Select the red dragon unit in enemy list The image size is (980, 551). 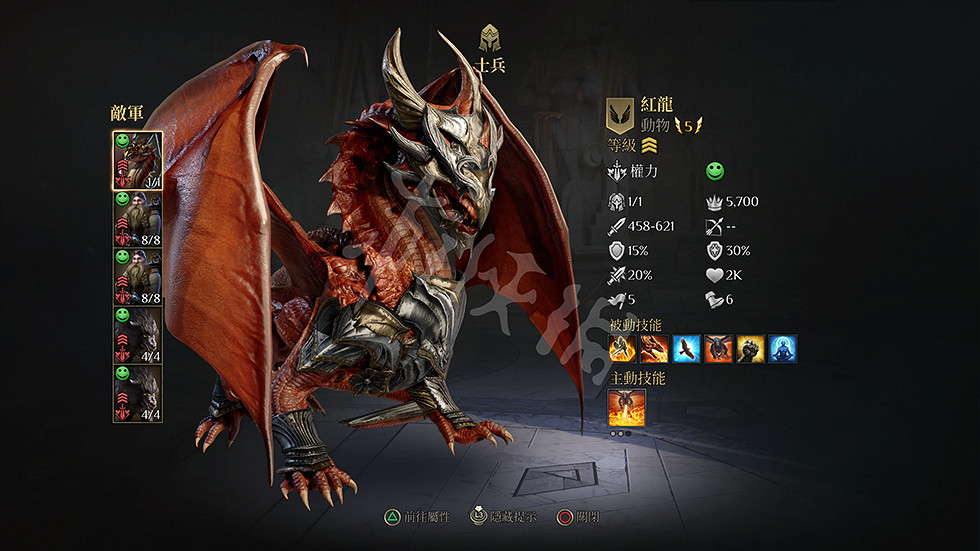tap(137, 160)
